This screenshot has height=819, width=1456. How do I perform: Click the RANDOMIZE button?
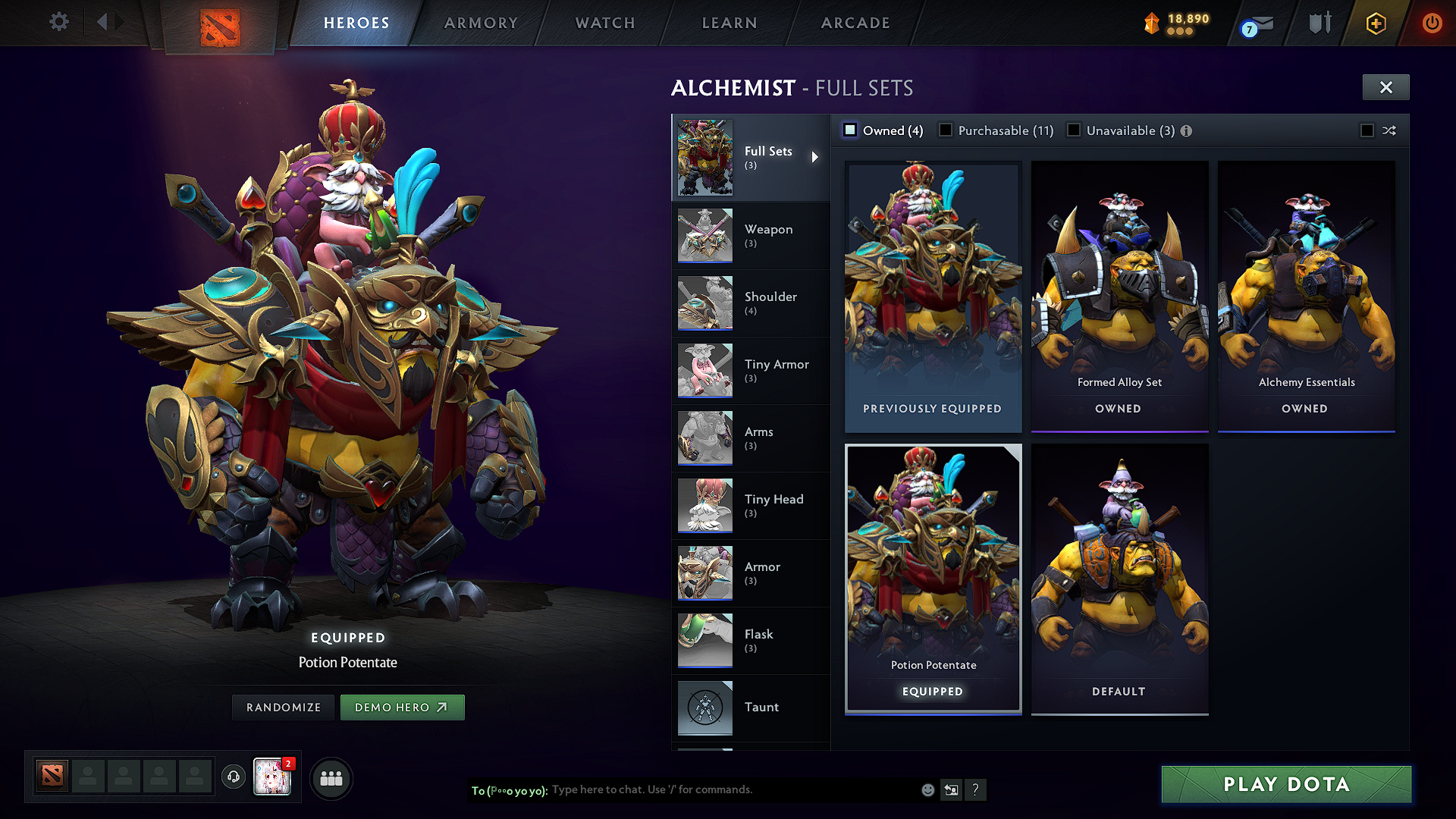pyautogui.click(x=283, y=707)
